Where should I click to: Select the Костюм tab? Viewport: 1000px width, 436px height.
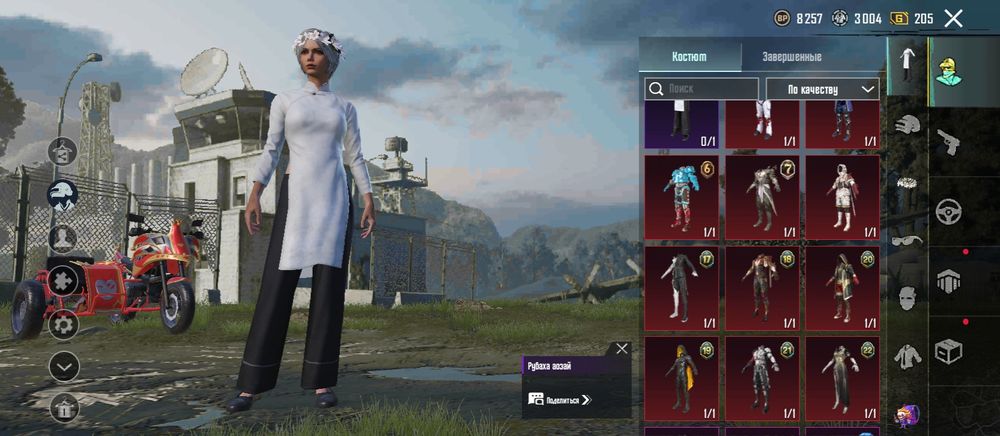[x=688, y=56]
